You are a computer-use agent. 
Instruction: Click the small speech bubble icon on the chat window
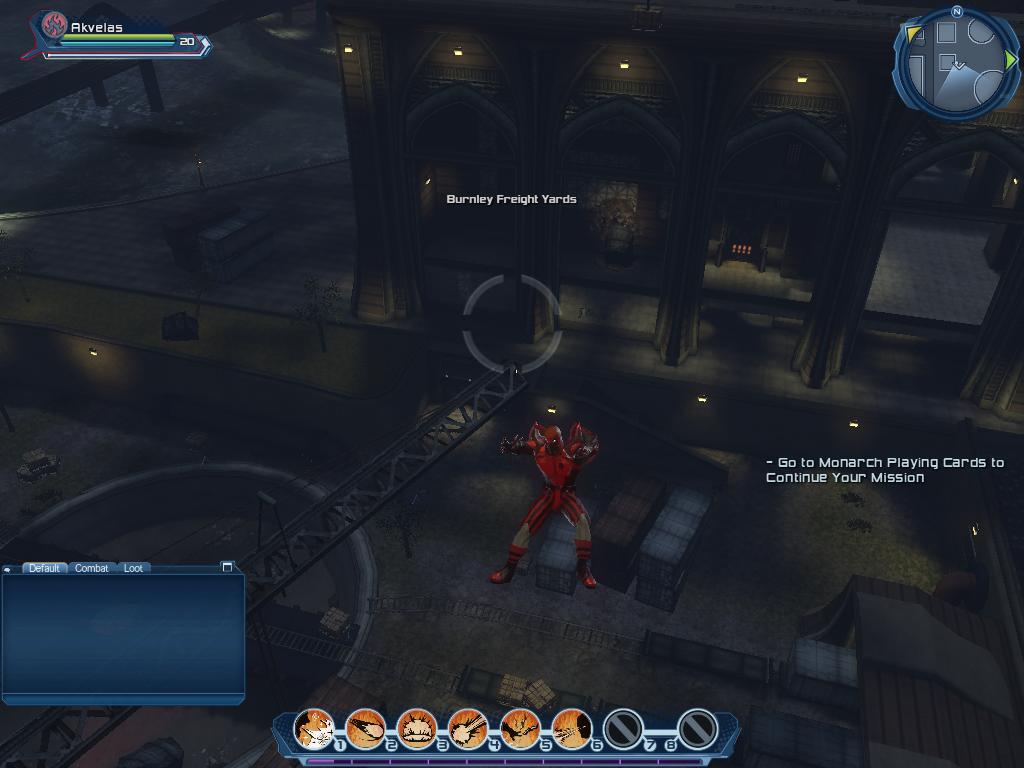(x=8, y=569)
